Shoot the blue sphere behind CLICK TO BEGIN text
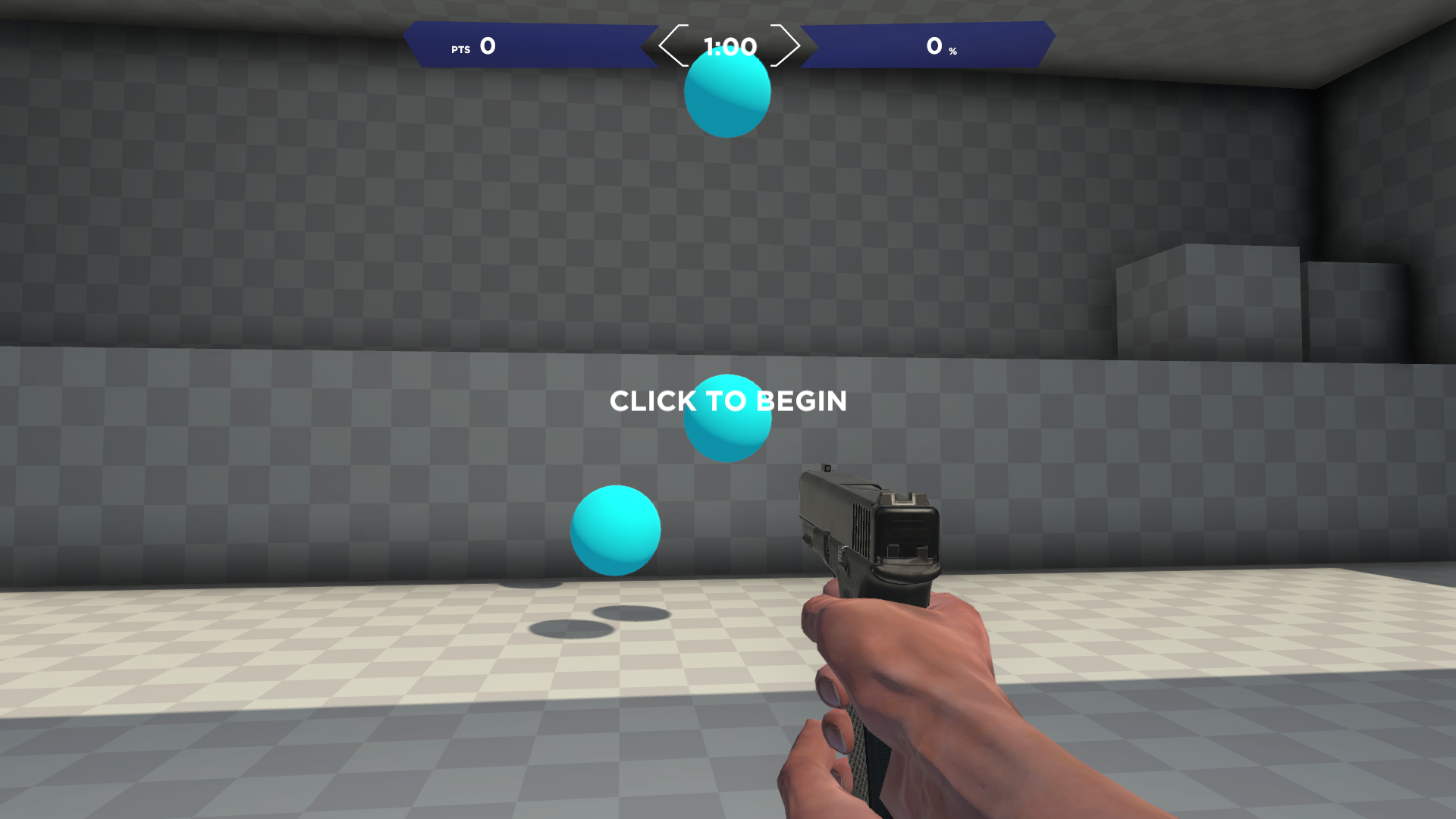 point(726,417)
